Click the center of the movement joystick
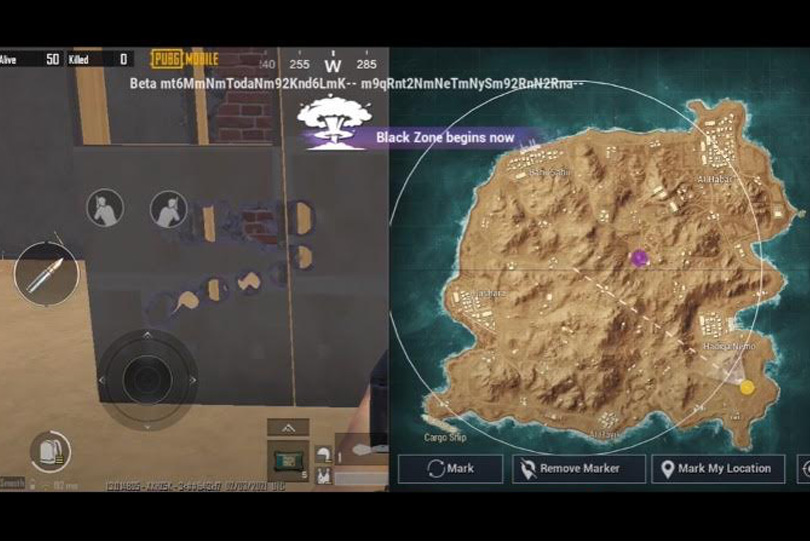Viewport: 810px width, 541px height. pyautogui.click(x=147, y=378)
